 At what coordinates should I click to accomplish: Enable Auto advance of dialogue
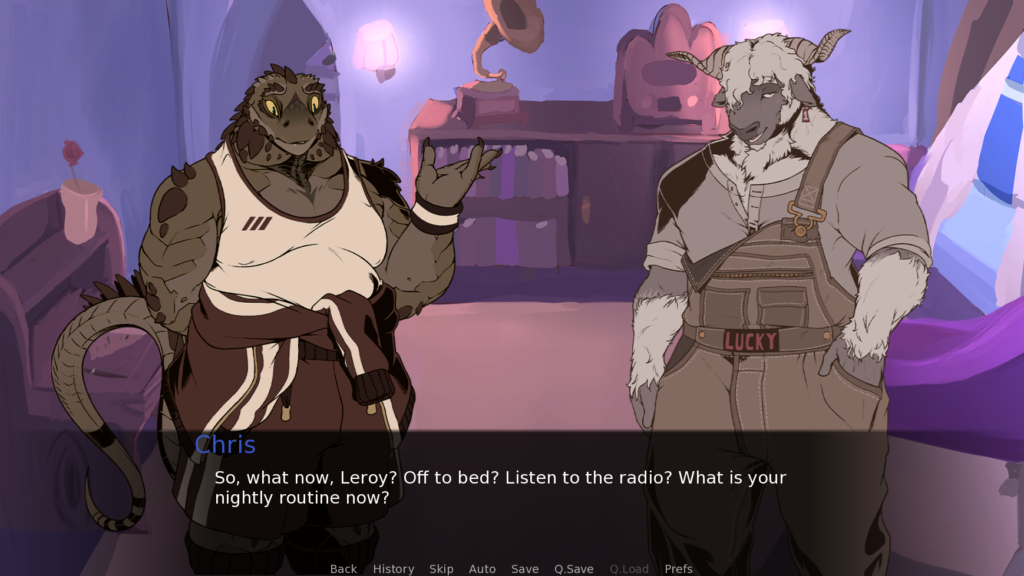(x=482, y=568)
